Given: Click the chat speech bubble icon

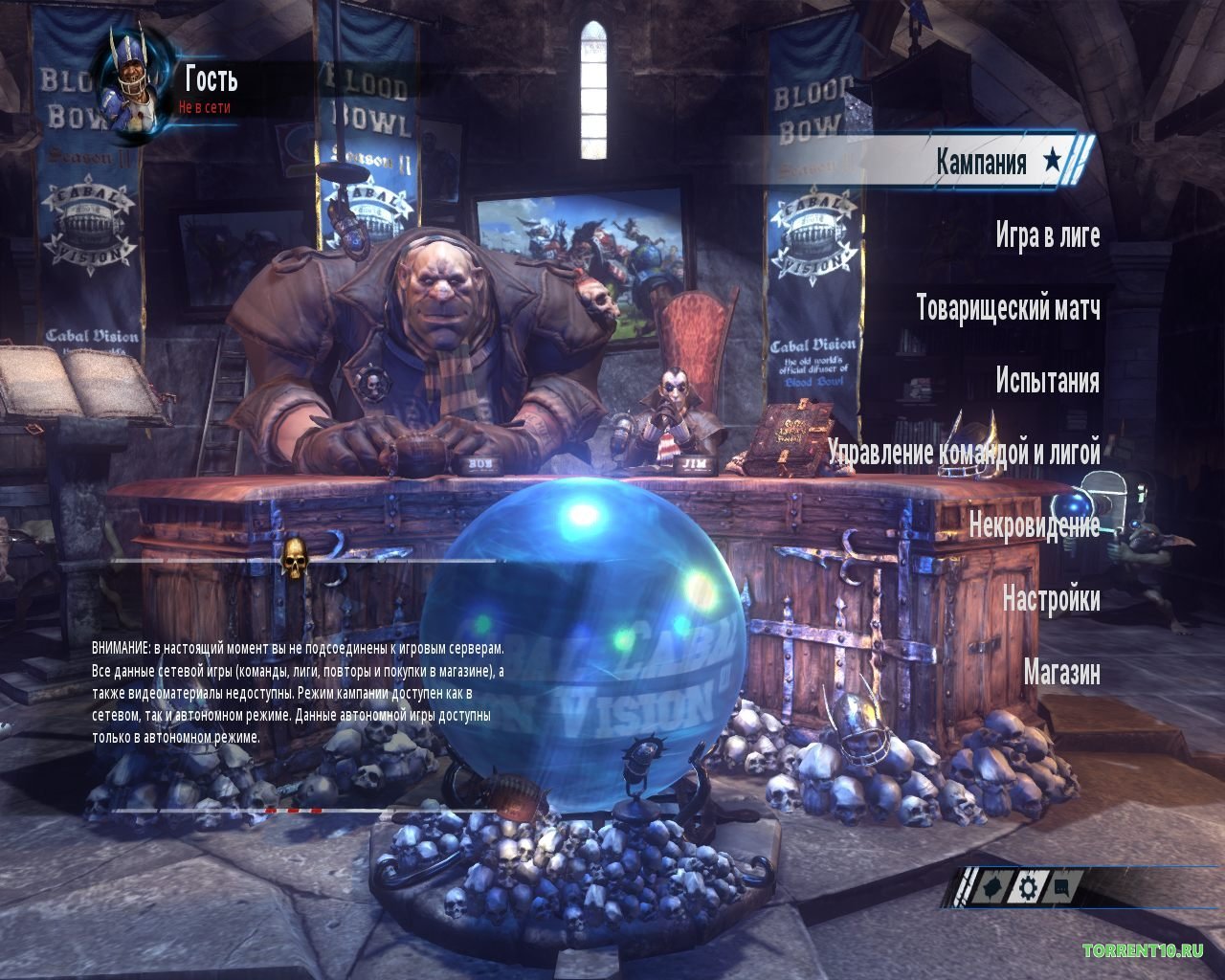Looking at the screenshot, I should tap(1060, 887).
